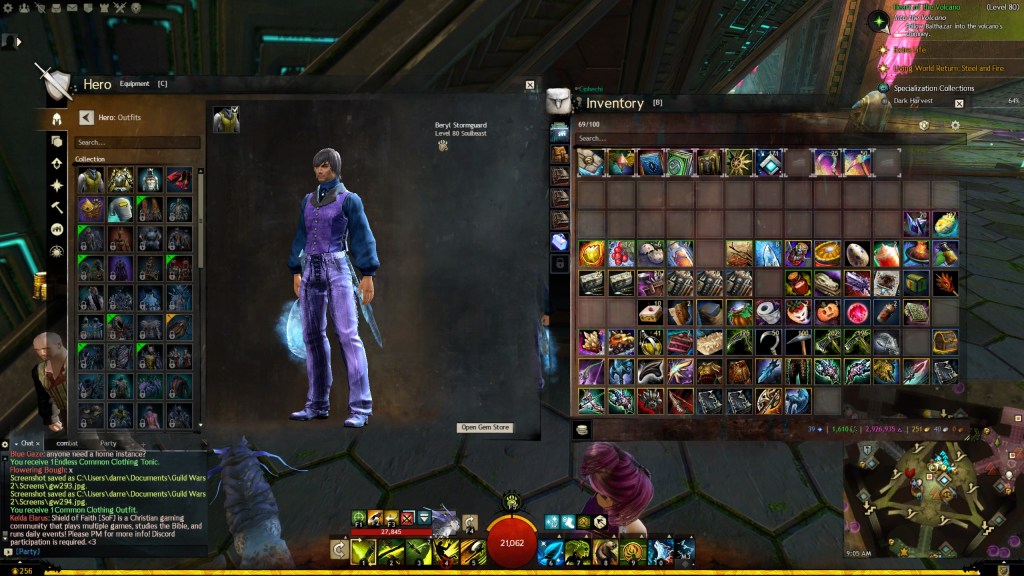The image size is (1024, 576).
Task: Dismiss the Dark Harvest collection tracker
Action: click(959, 102)
